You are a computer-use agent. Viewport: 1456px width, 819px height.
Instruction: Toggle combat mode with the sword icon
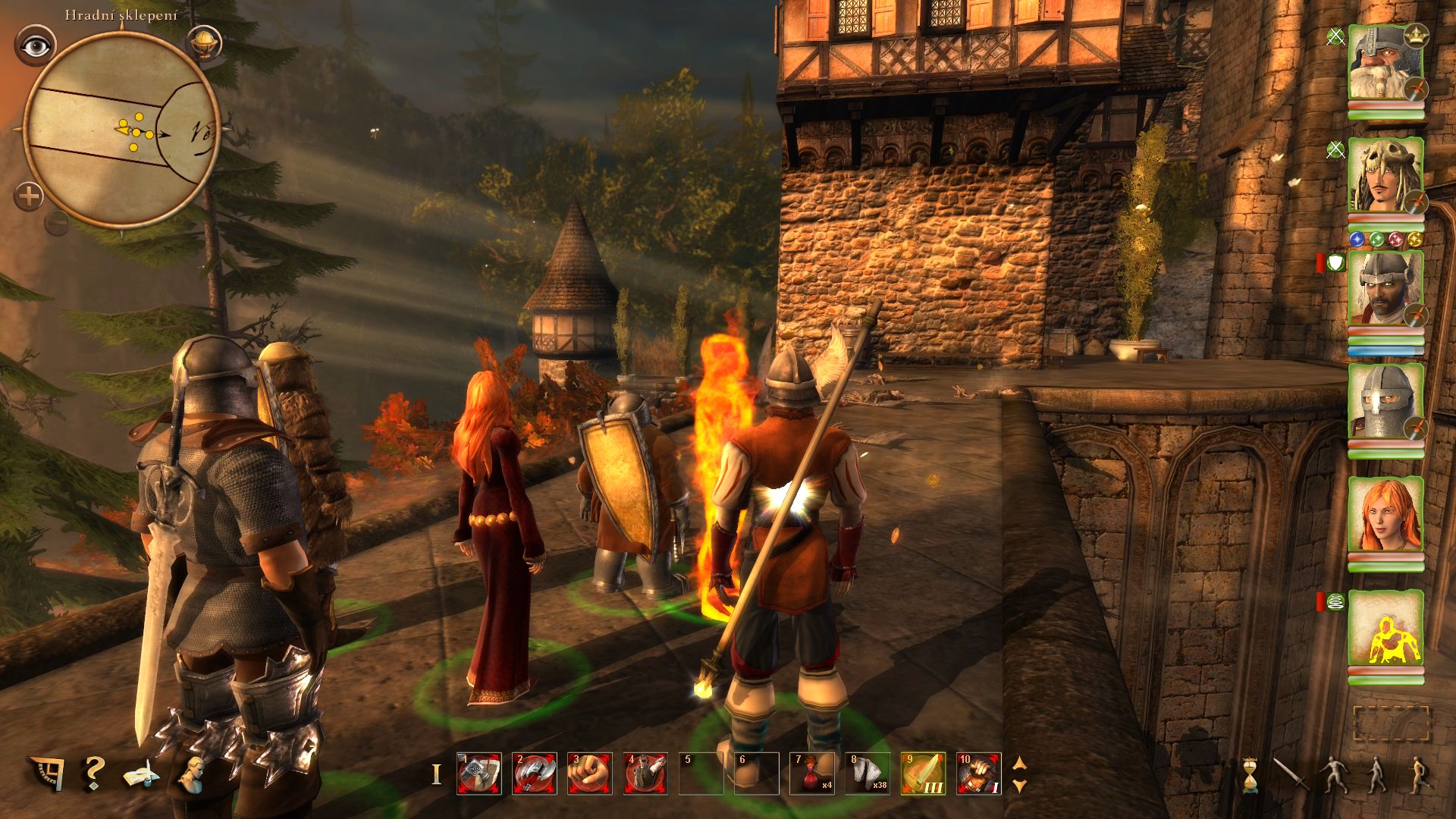1288,775
